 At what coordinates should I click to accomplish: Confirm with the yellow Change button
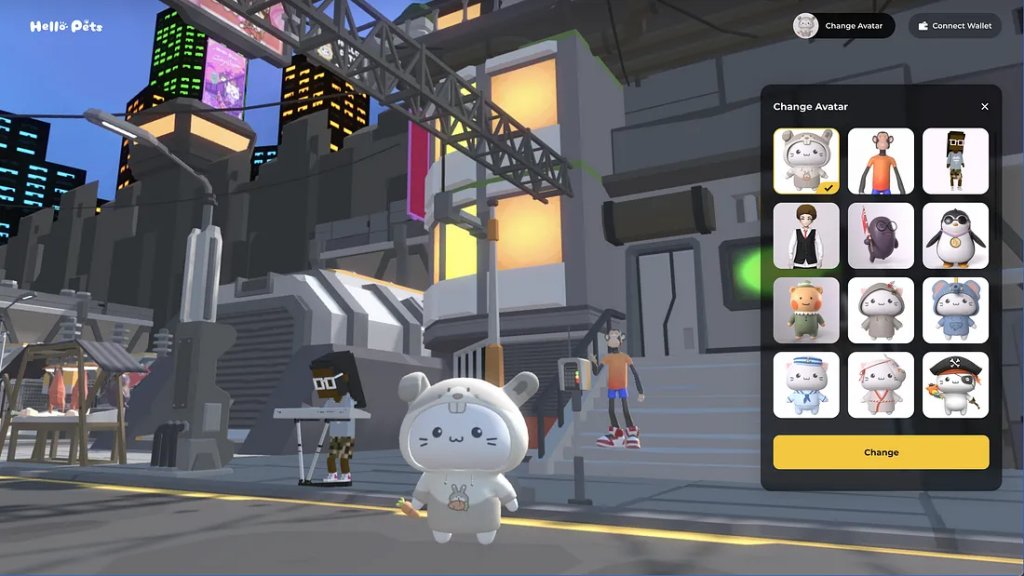point(880,452)
